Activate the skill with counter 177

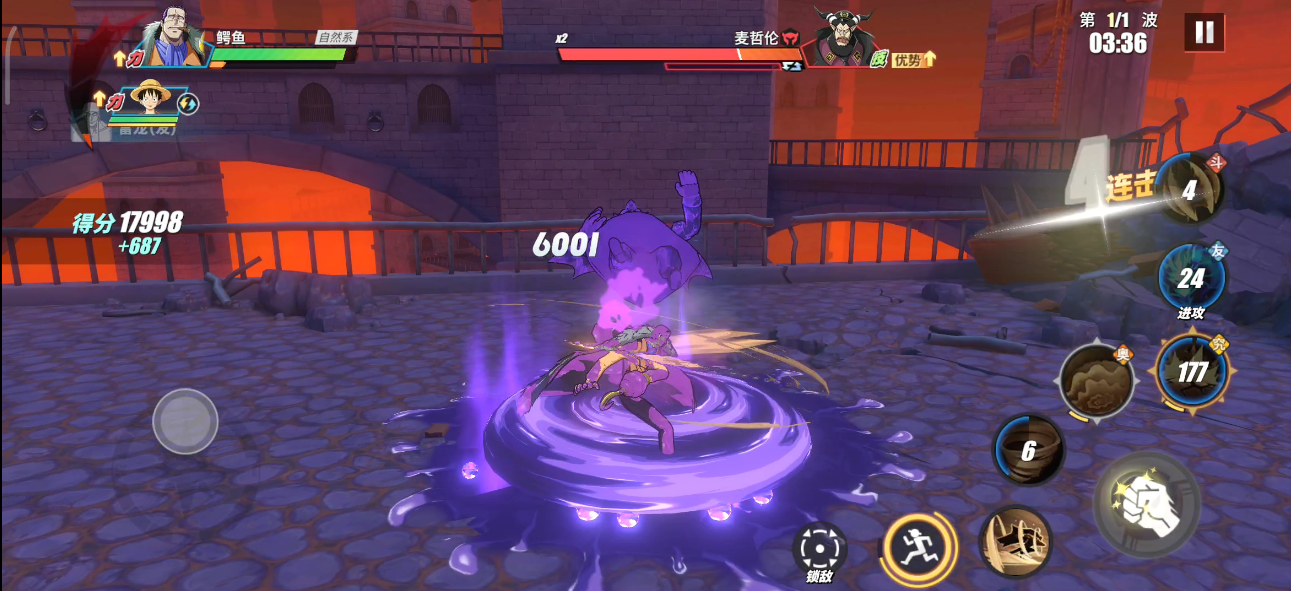pos(1192,372)
